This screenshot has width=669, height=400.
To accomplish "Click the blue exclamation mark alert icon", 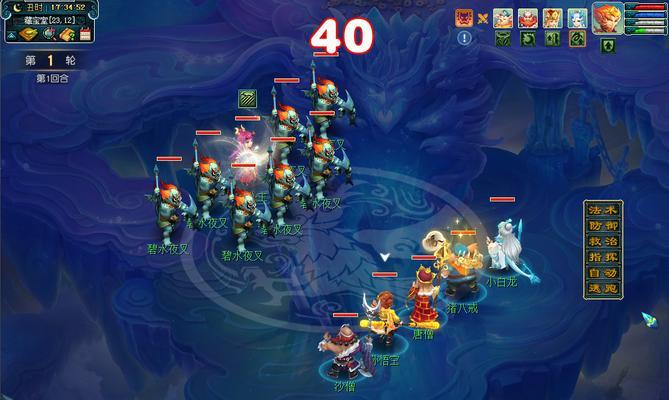I will tap(464, 38).
